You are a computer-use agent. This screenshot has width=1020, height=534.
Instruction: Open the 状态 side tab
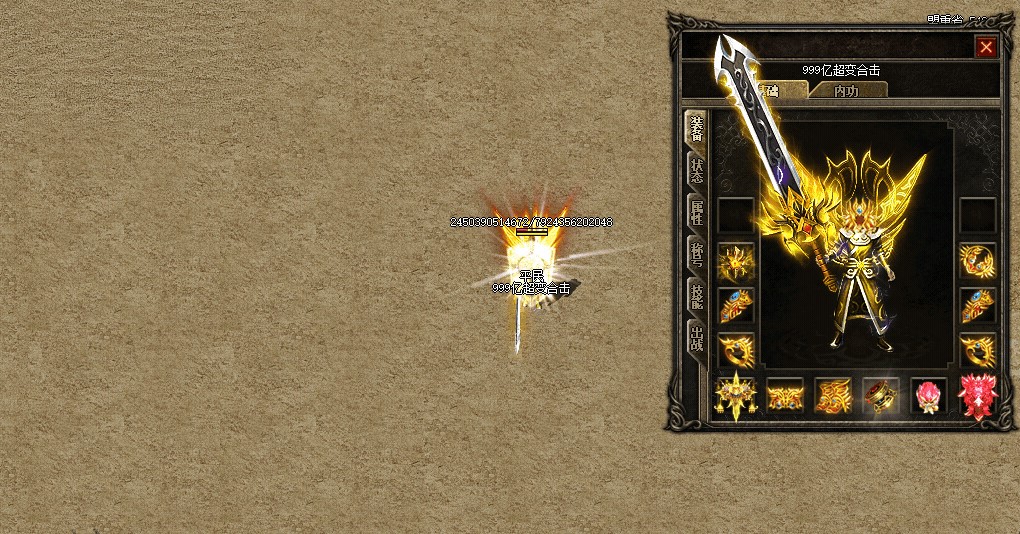(x=695, y=171)
